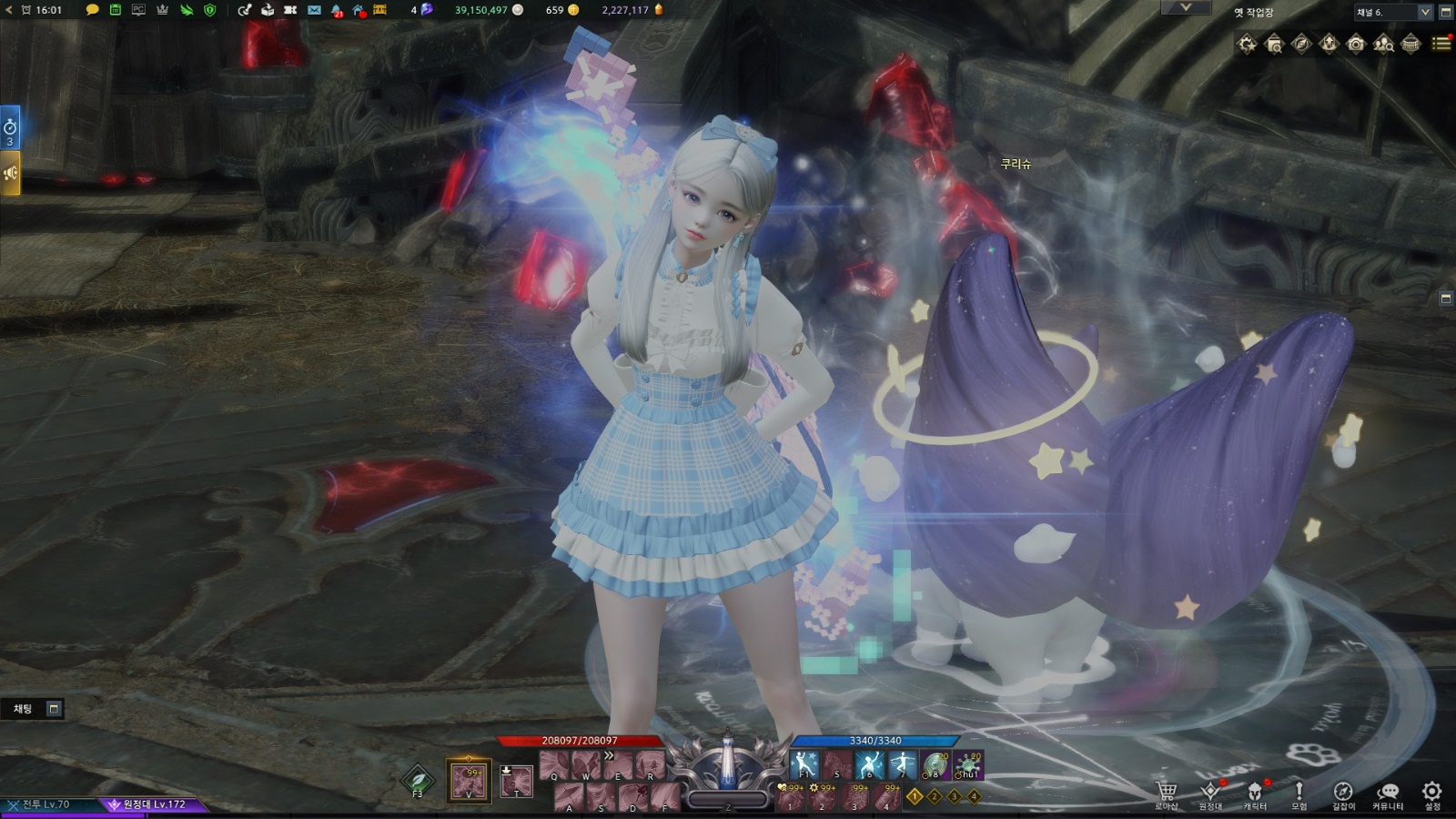Open the green calendar icon
This screenshot has width=1456, height=819.
pyautogui.click(x=116, y=10)
